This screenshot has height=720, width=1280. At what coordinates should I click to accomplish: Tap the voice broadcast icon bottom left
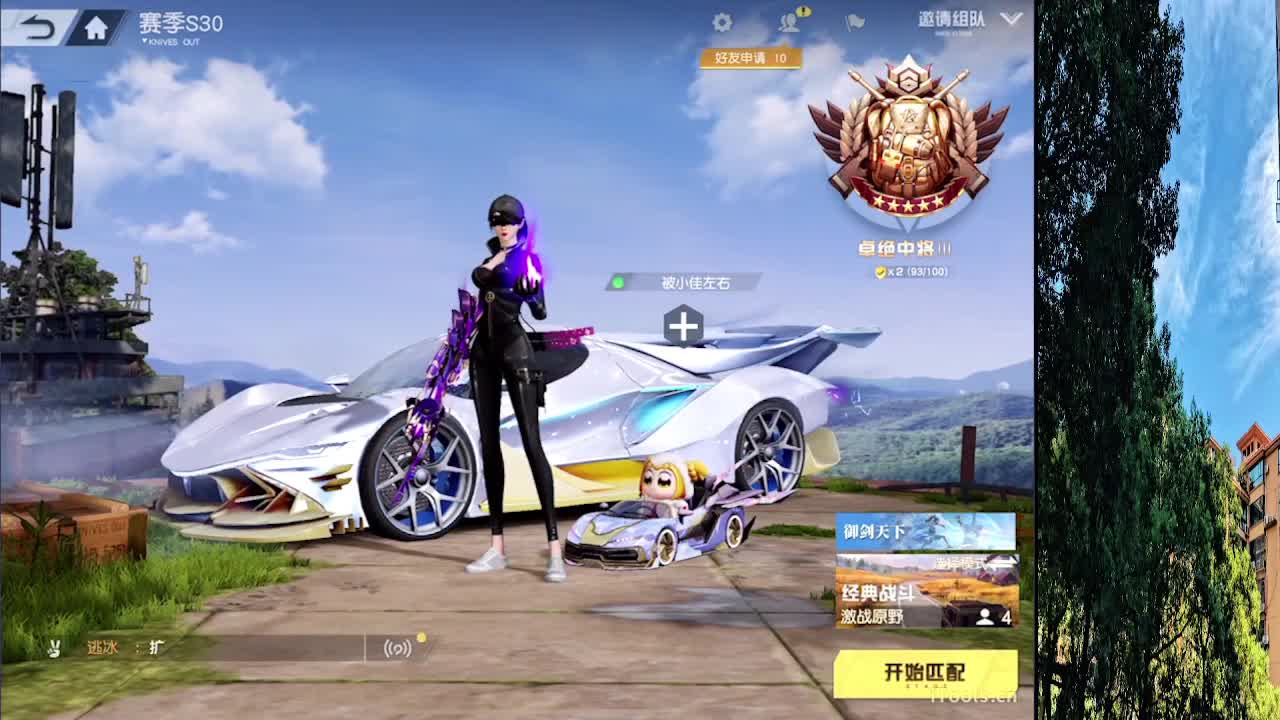[x=398, y=649]
